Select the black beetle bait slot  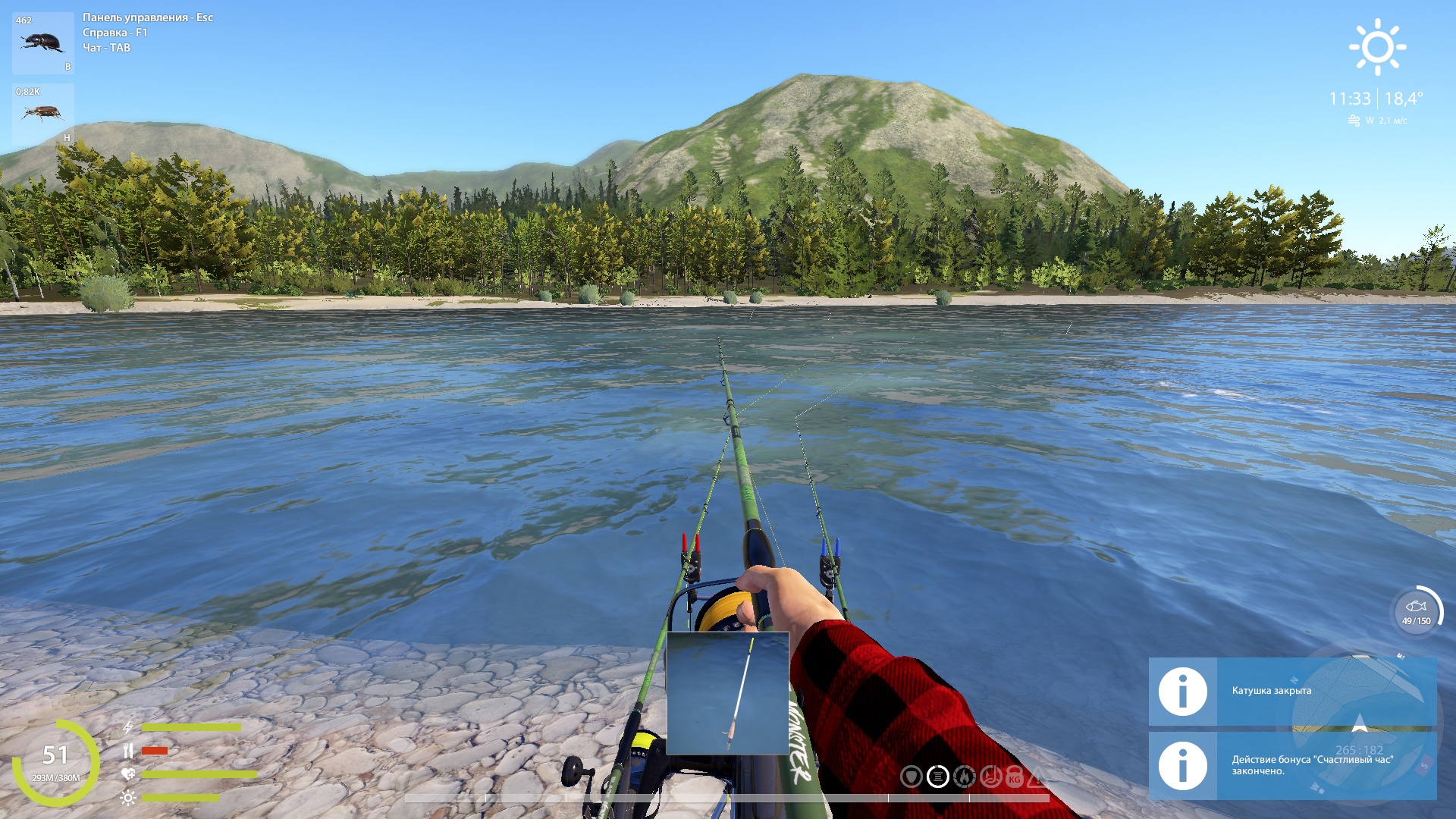coord(43,42)
